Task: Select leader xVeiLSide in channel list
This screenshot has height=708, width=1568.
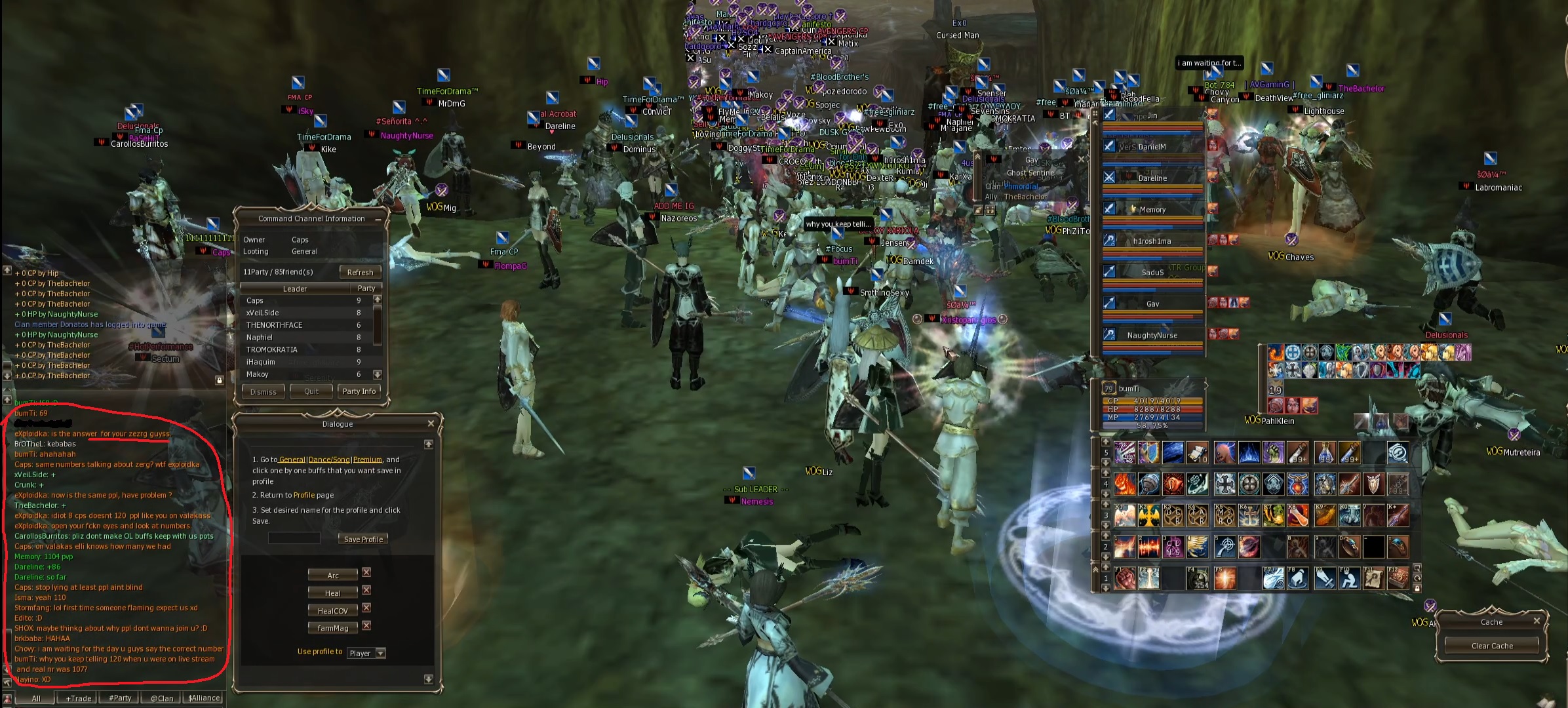Action: coord(263,313)
